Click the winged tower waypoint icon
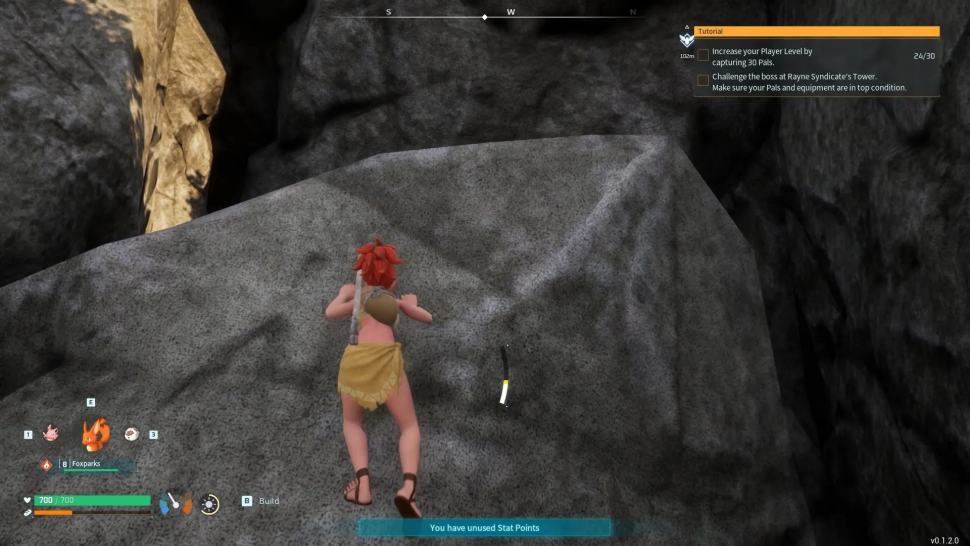This screenshot has height=546, width=970. tap(686, 39)
